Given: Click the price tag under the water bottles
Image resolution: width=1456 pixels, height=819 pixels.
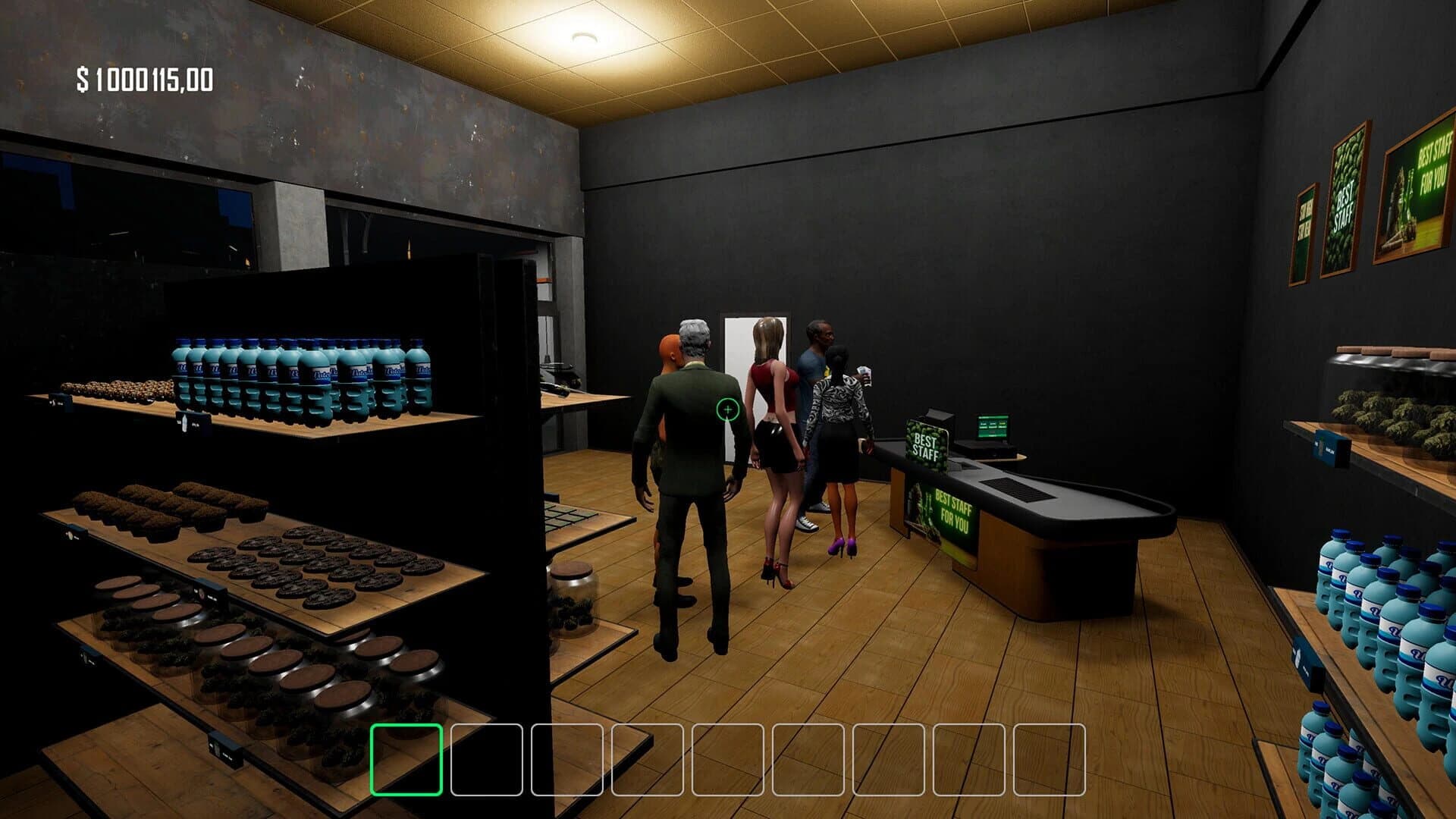Looking at the screenshot, I should pyautogui.click(x=193, y=422).
